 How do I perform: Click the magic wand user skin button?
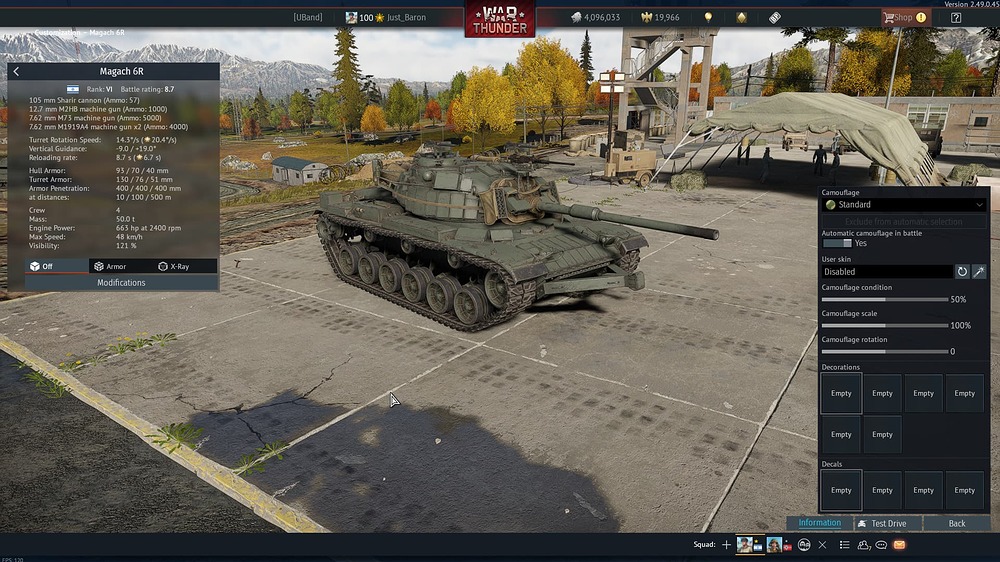(979, 271)
